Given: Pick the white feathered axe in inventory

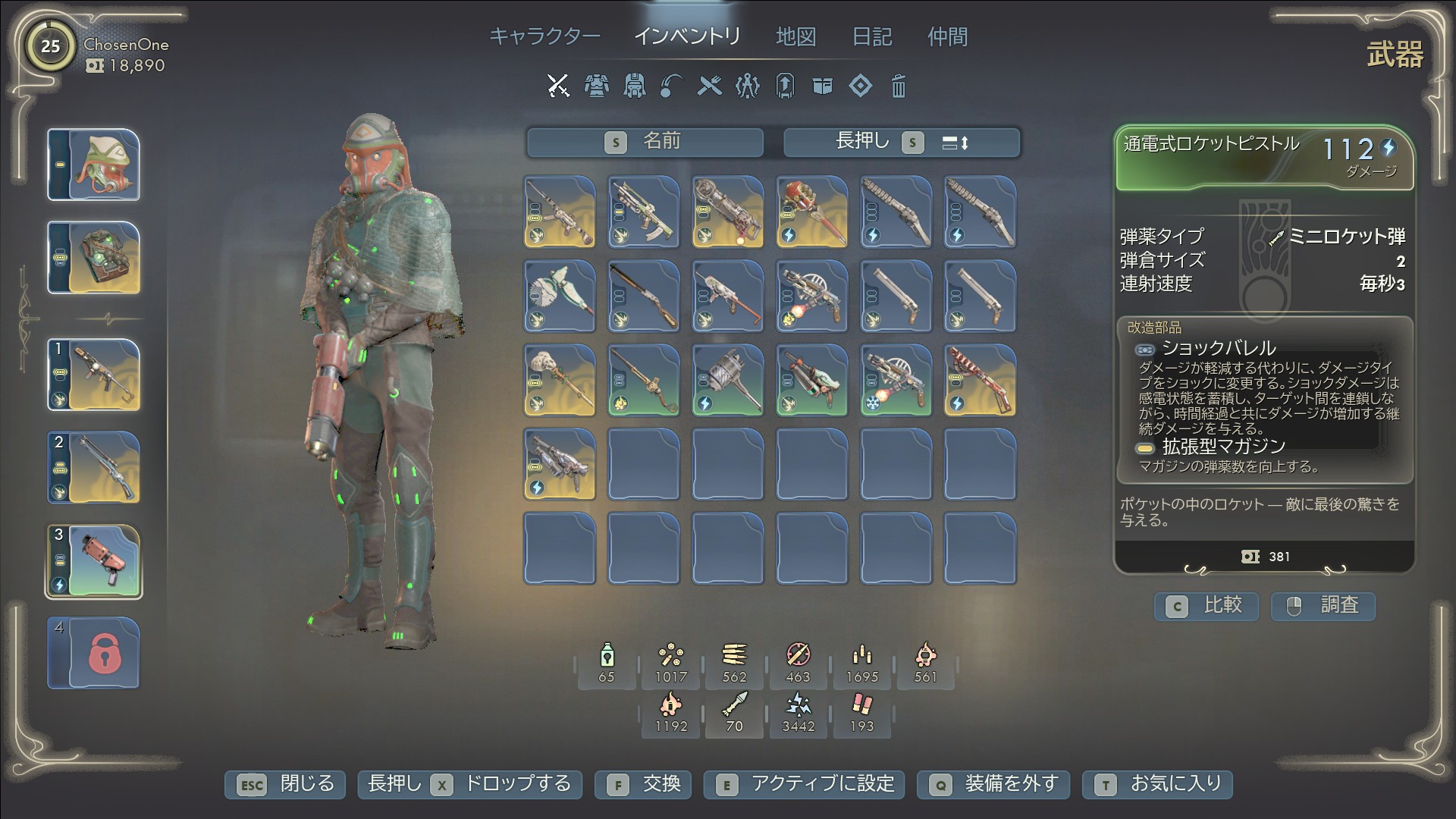Looking at the screenshot, I should [560, 296].
